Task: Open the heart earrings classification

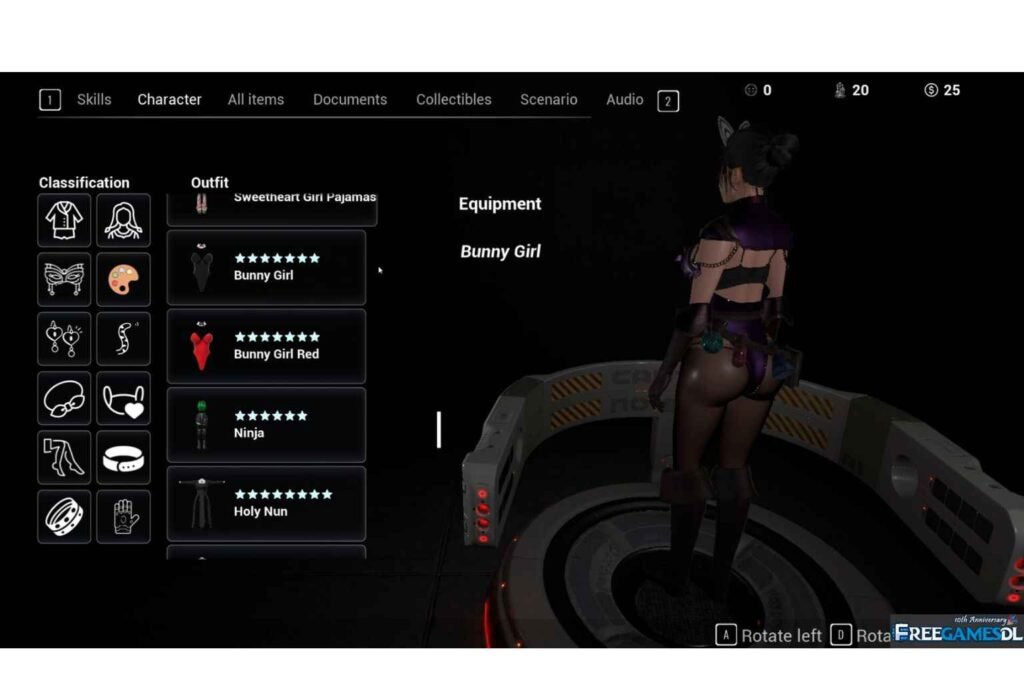Action: tap(64, 339)
